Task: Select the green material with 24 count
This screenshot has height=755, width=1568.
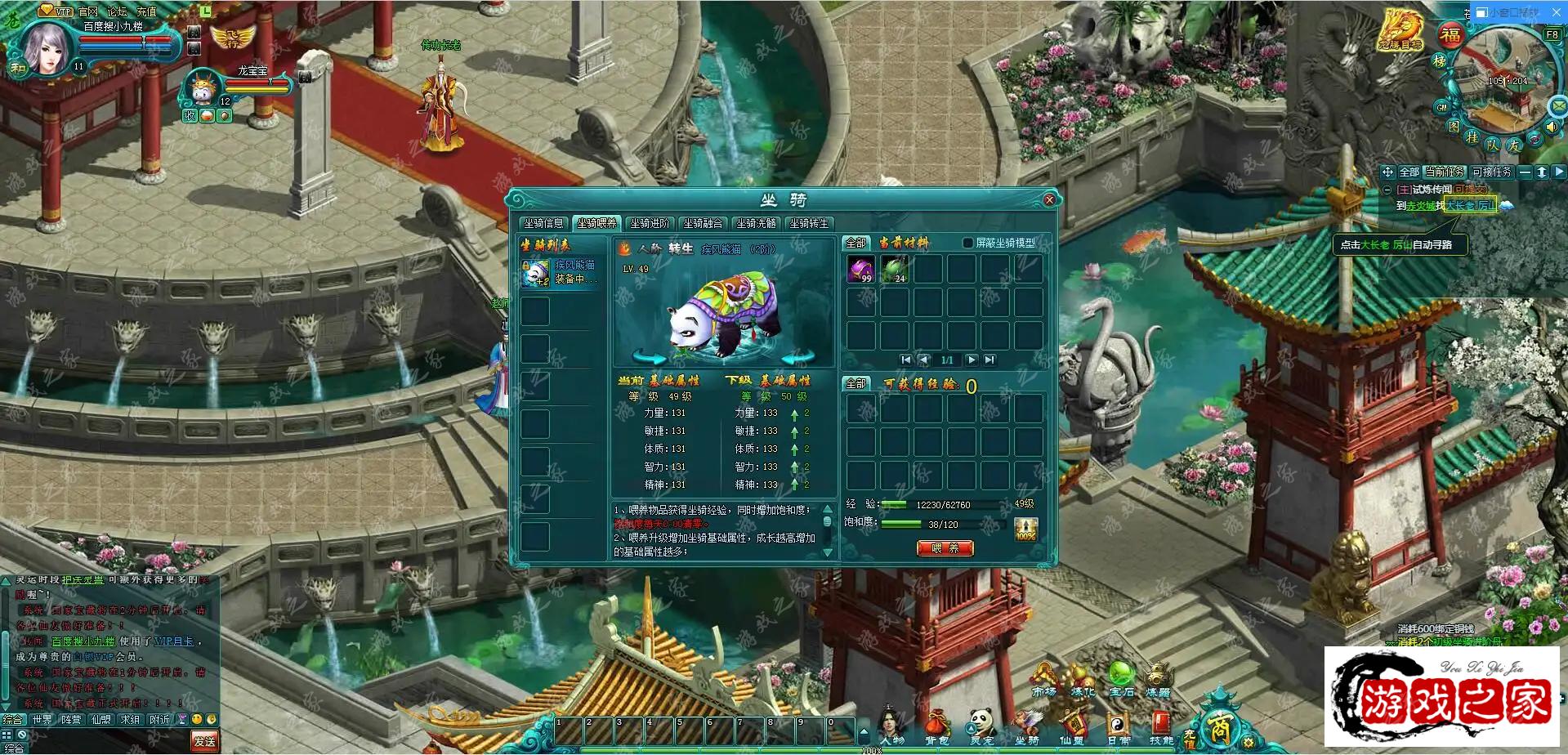Action: click(895, 269)
